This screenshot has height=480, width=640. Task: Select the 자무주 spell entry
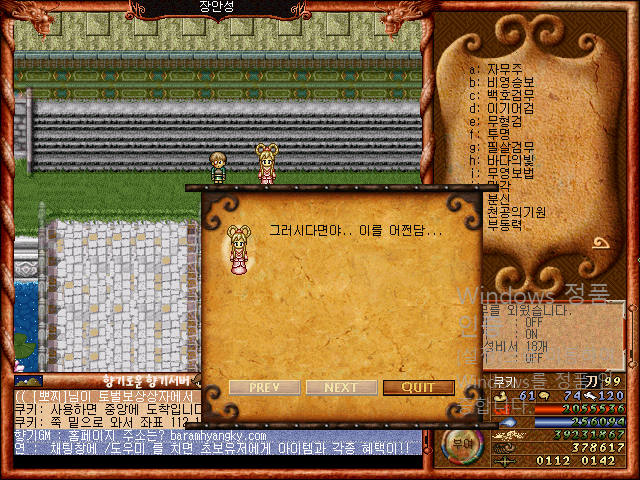click(505, 69)
